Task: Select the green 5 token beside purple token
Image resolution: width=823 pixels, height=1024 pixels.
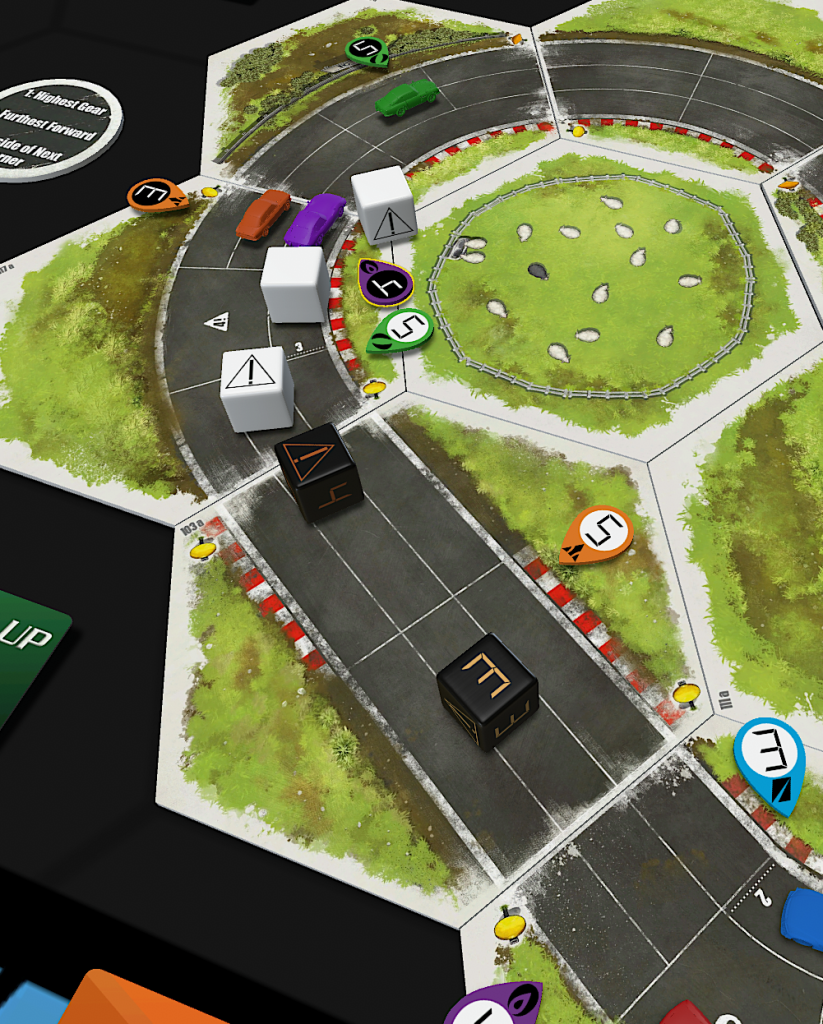Action: pos(402,330)
